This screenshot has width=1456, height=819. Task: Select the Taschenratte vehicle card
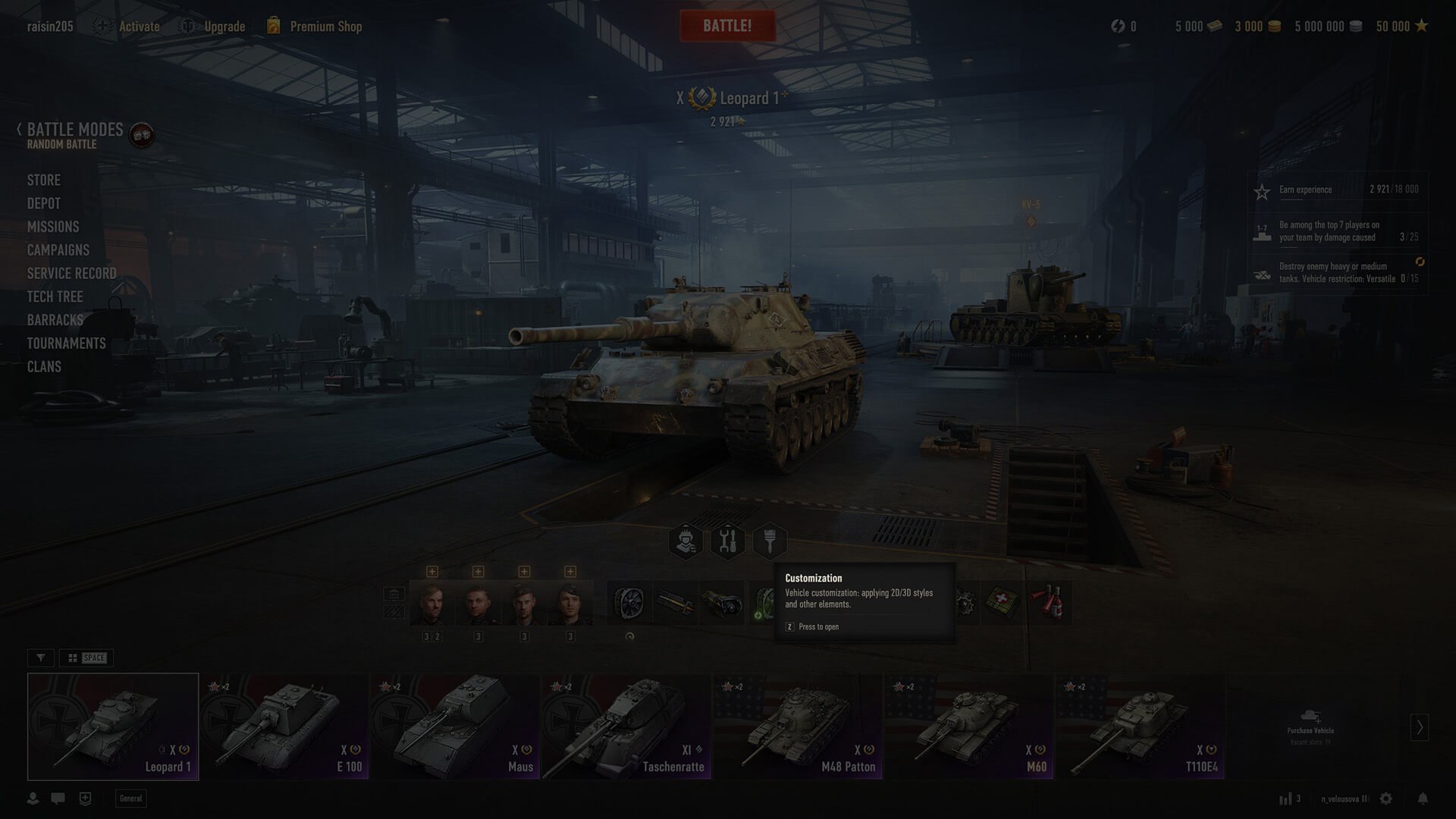[x=626, y=726]
